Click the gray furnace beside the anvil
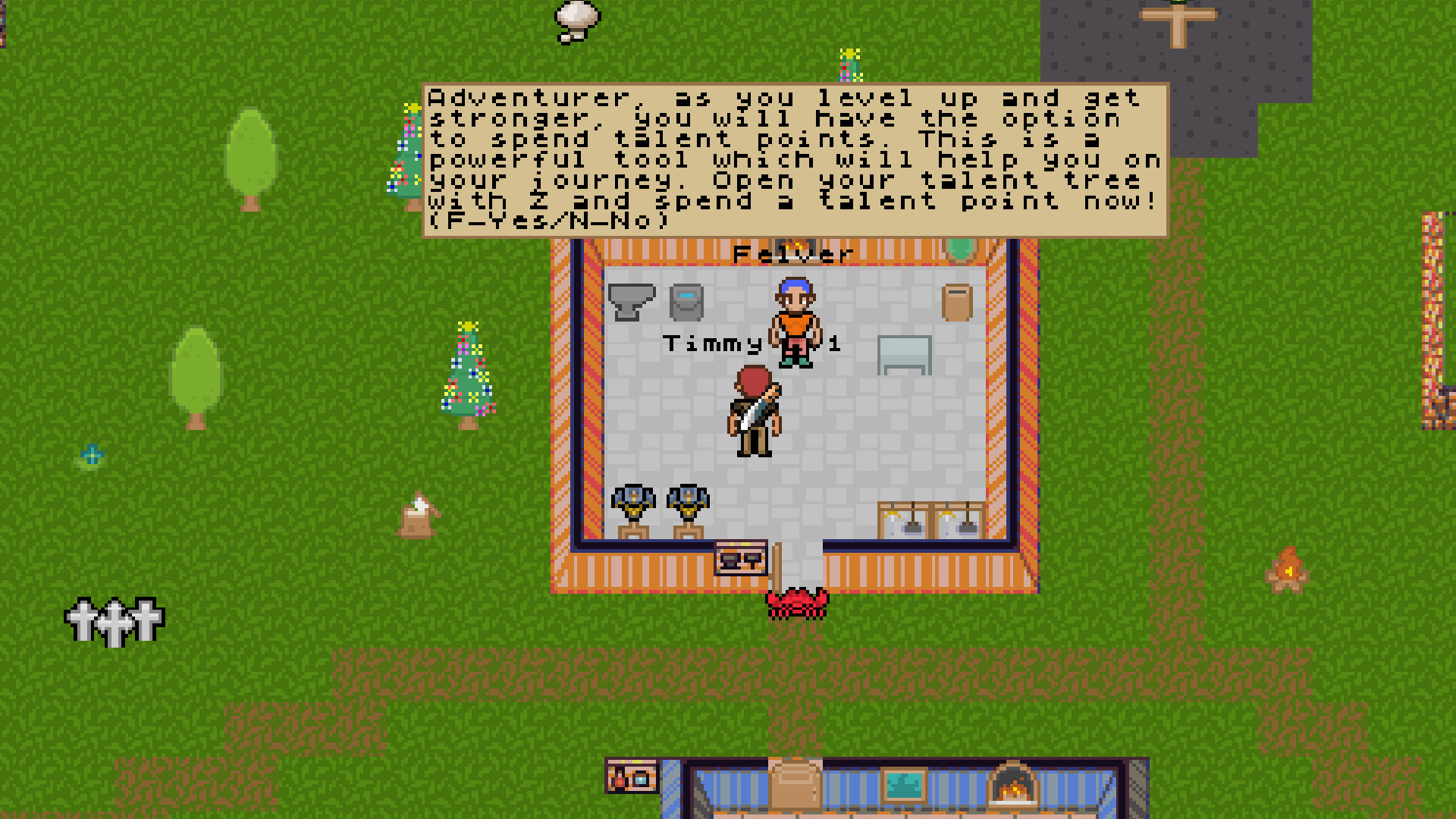This screenshot has width=1456, height=819. click(688, 300)
